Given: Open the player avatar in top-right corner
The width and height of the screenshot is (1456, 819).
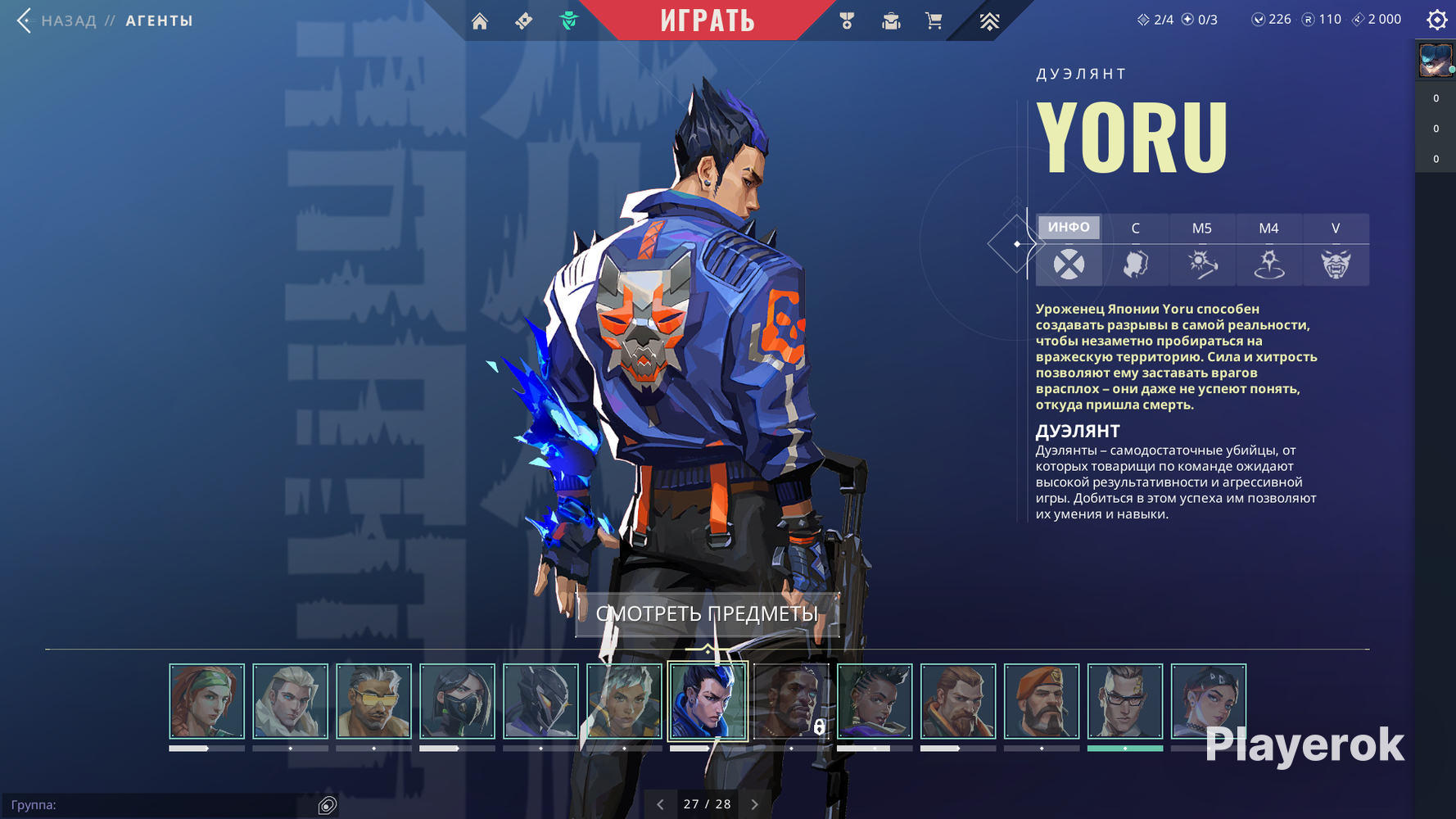Looking at the screenshot, I should click(1436, 61).
